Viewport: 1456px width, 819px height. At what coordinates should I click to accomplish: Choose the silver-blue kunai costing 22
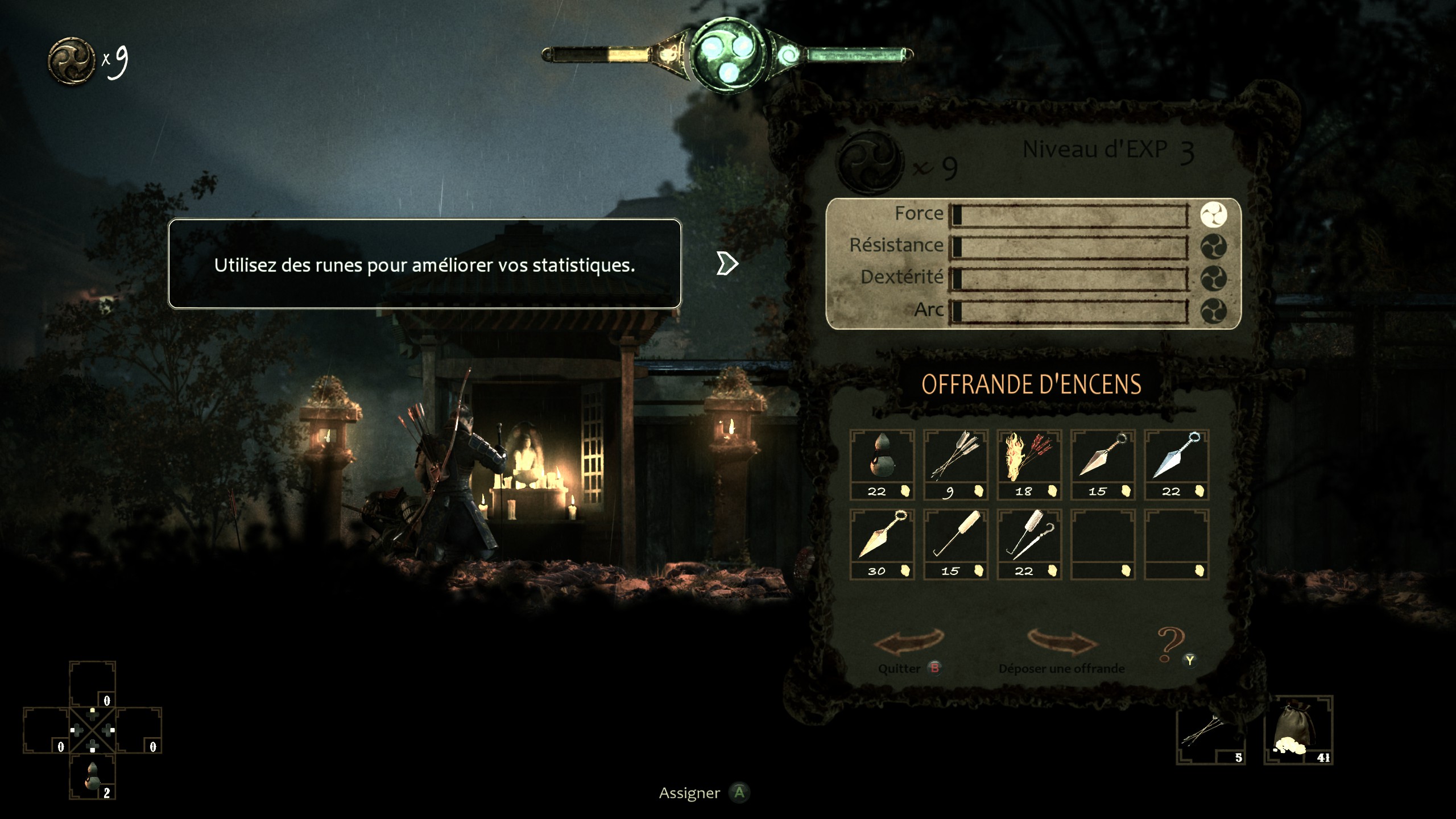tap(1176, 464)
